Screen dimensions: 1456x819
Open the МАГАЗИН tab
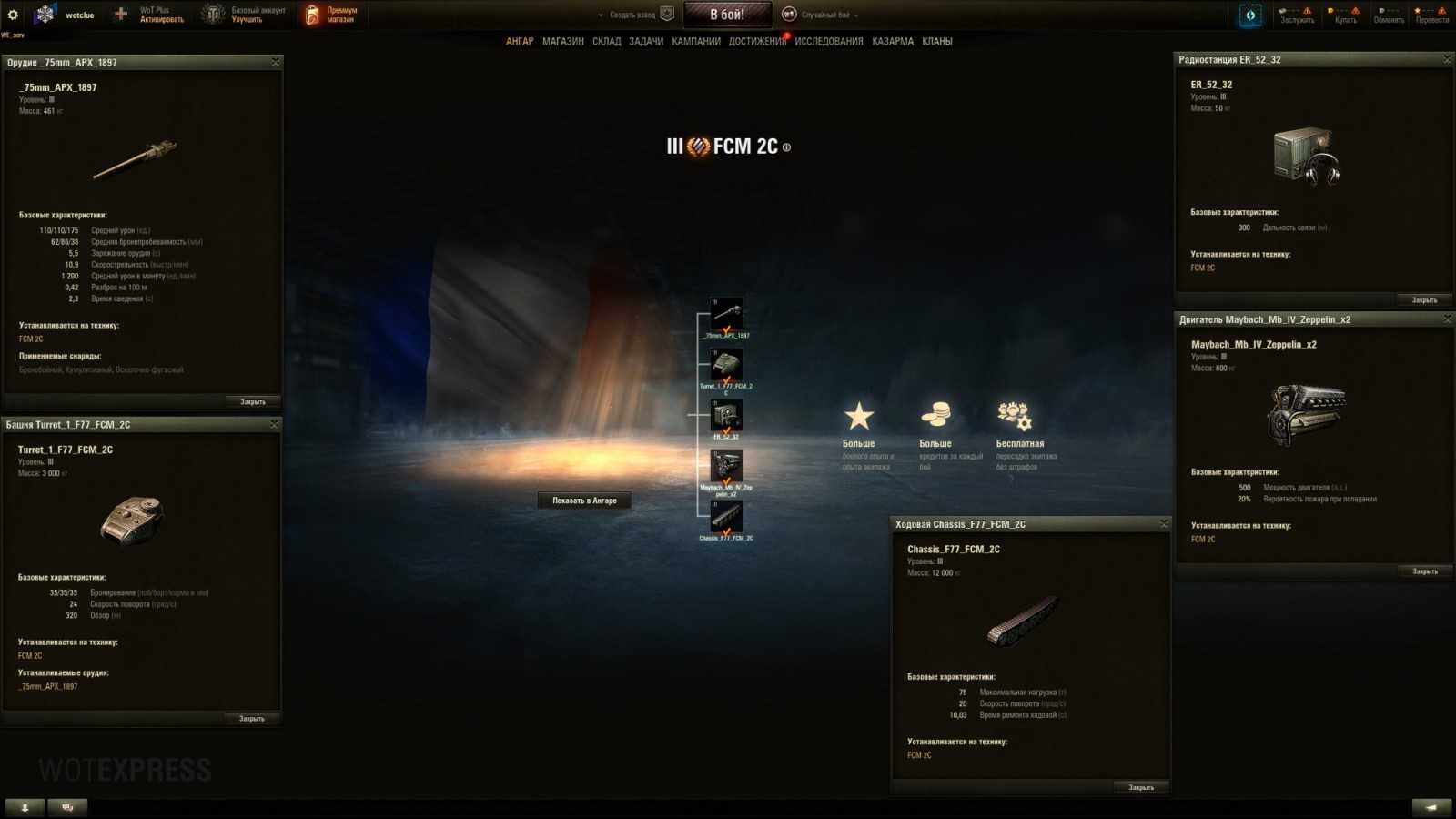tap(564, 41)
